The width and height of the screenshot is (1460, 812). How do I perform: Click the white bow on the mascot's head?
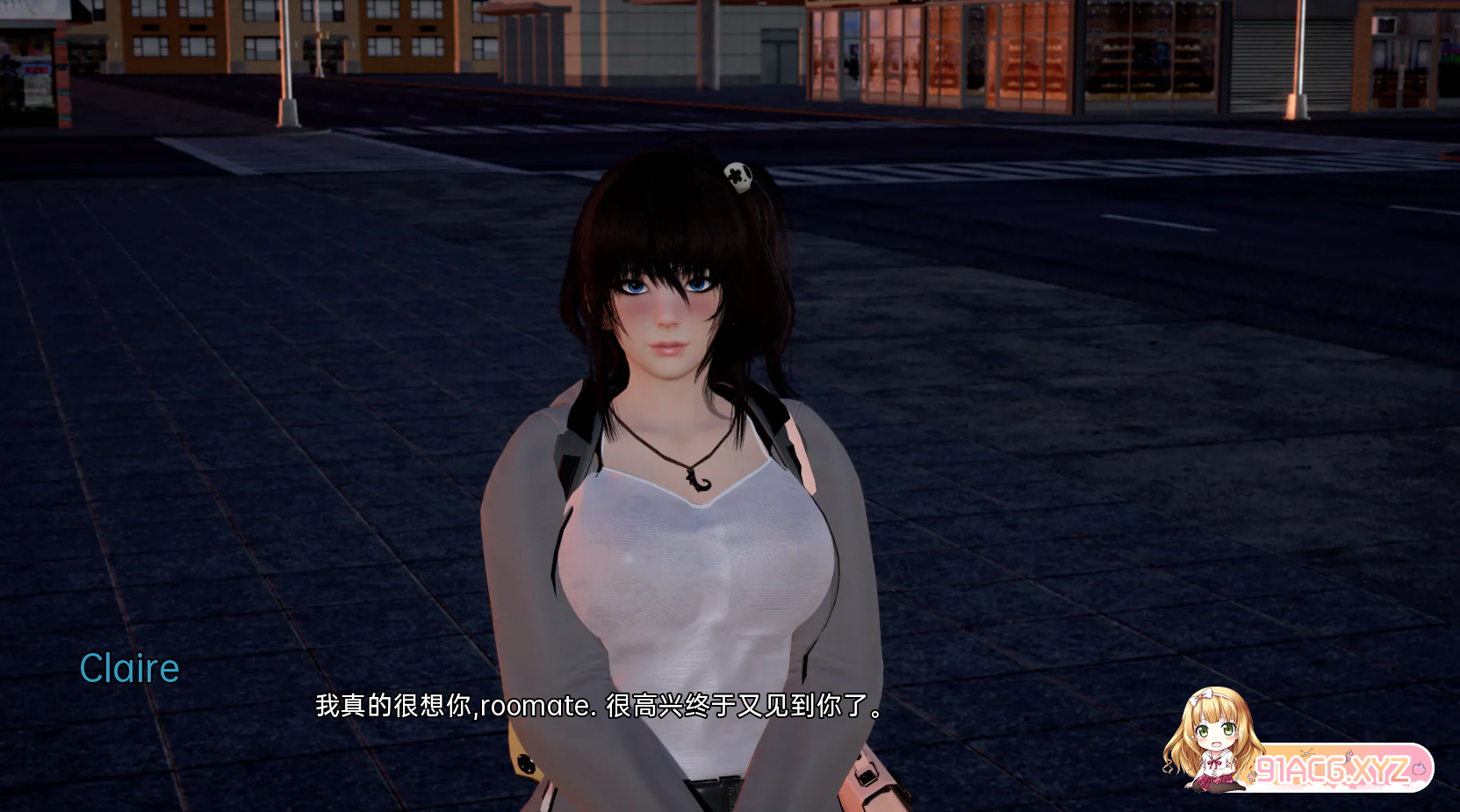click(x=1202, y=697)
